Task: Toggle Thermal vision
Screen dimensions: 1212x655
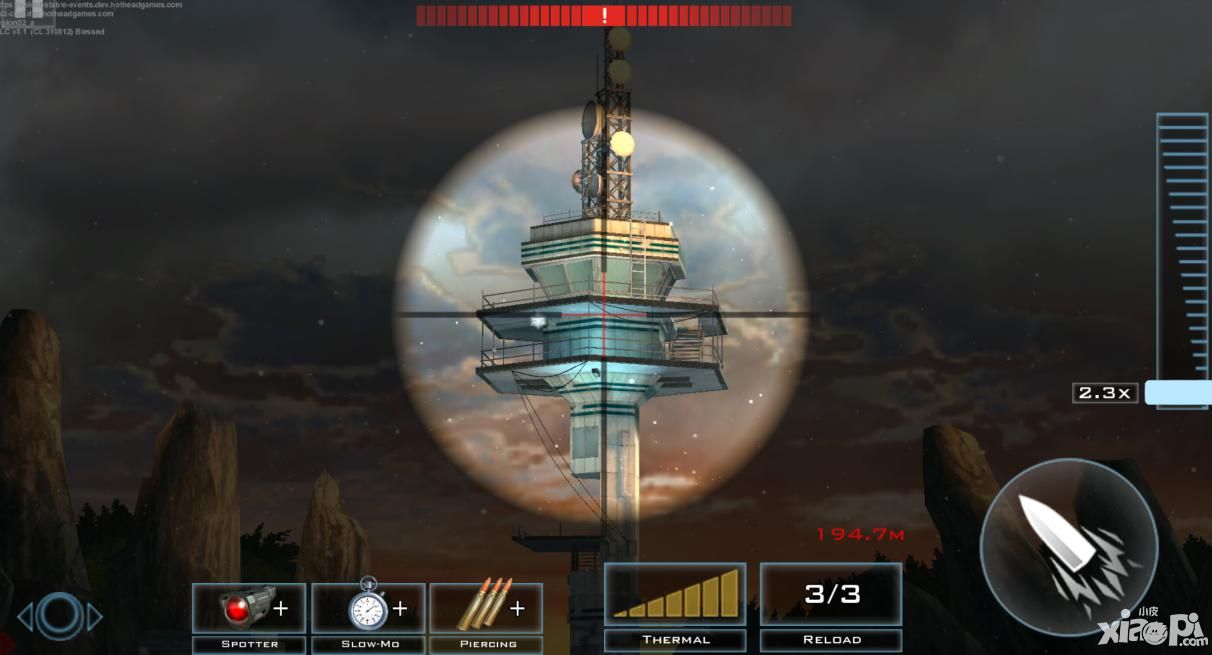Action: click(x=675, y=595)
